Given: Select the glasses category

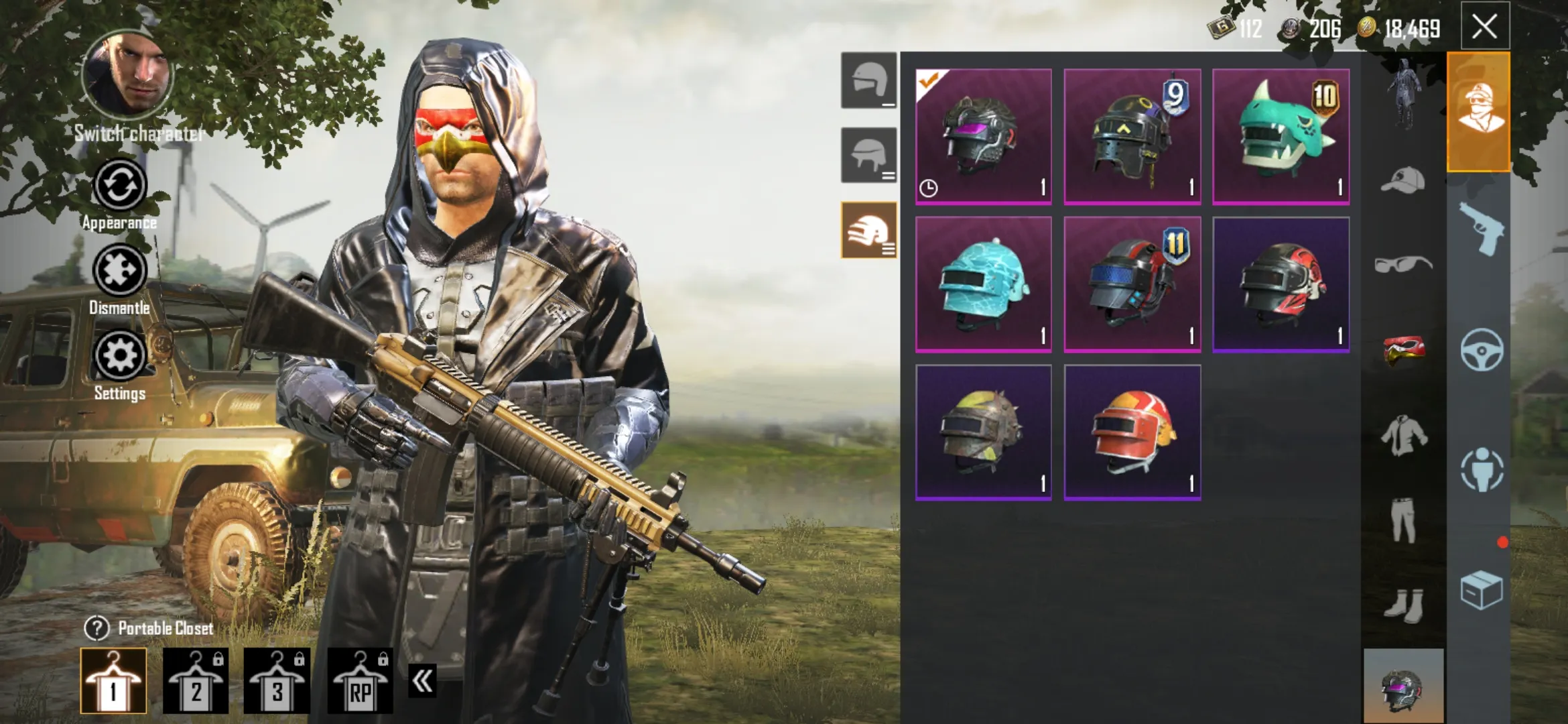Looking at the screenshot, I should pos(1403,264).
